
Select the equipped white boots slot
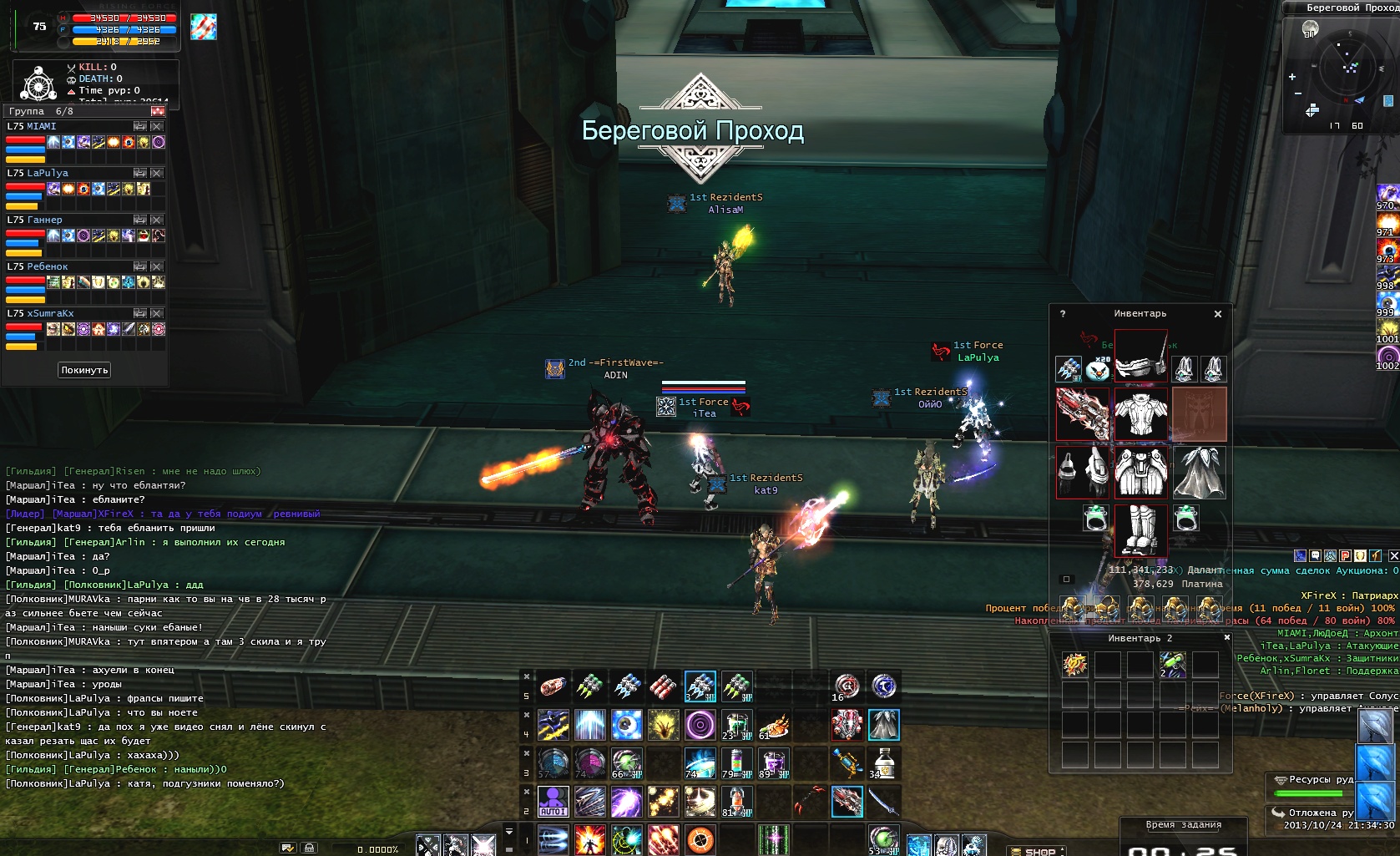pyautogui.click(x=1140, y=529)
